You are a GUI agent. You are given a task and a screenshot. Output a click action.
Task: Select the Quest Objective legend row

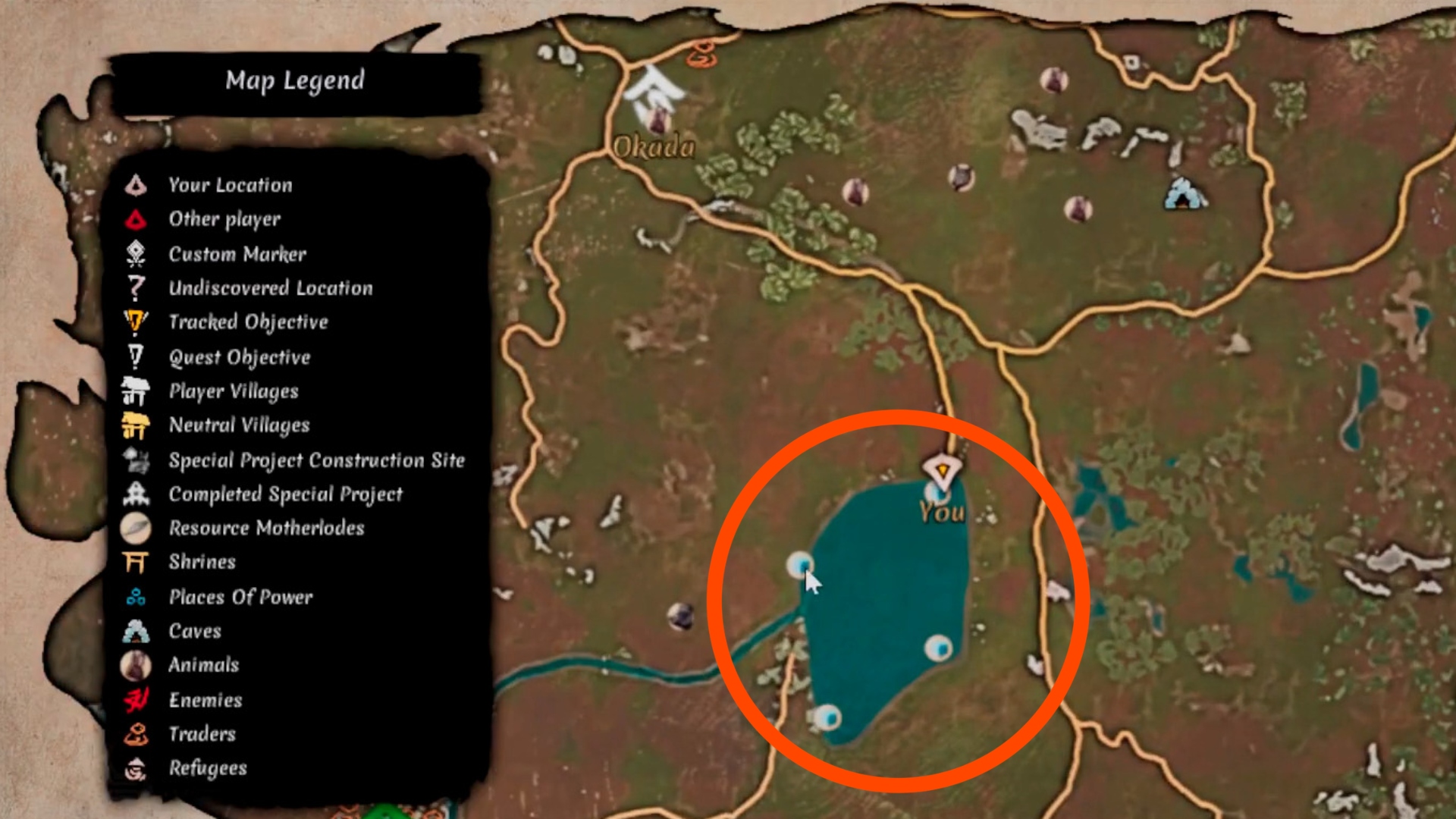[135, 356]
